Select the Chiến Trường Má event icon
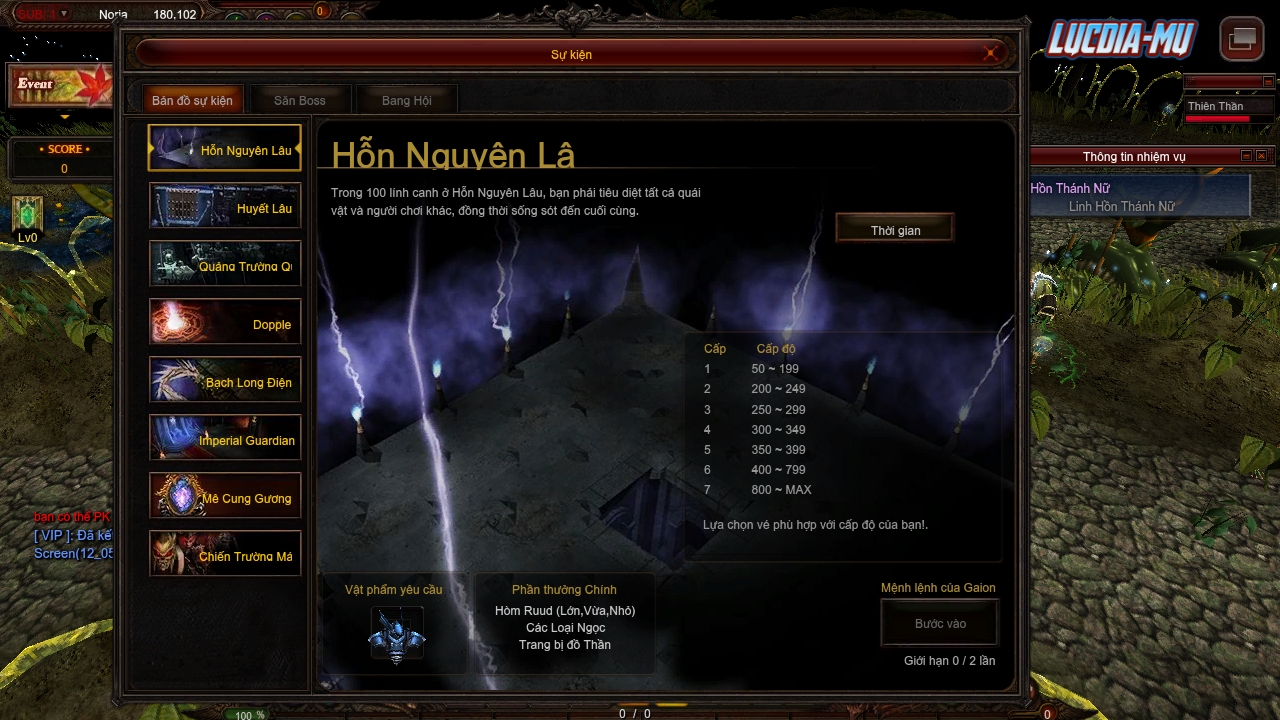Viewport: 1280px width, 720px height. point(224,553)
